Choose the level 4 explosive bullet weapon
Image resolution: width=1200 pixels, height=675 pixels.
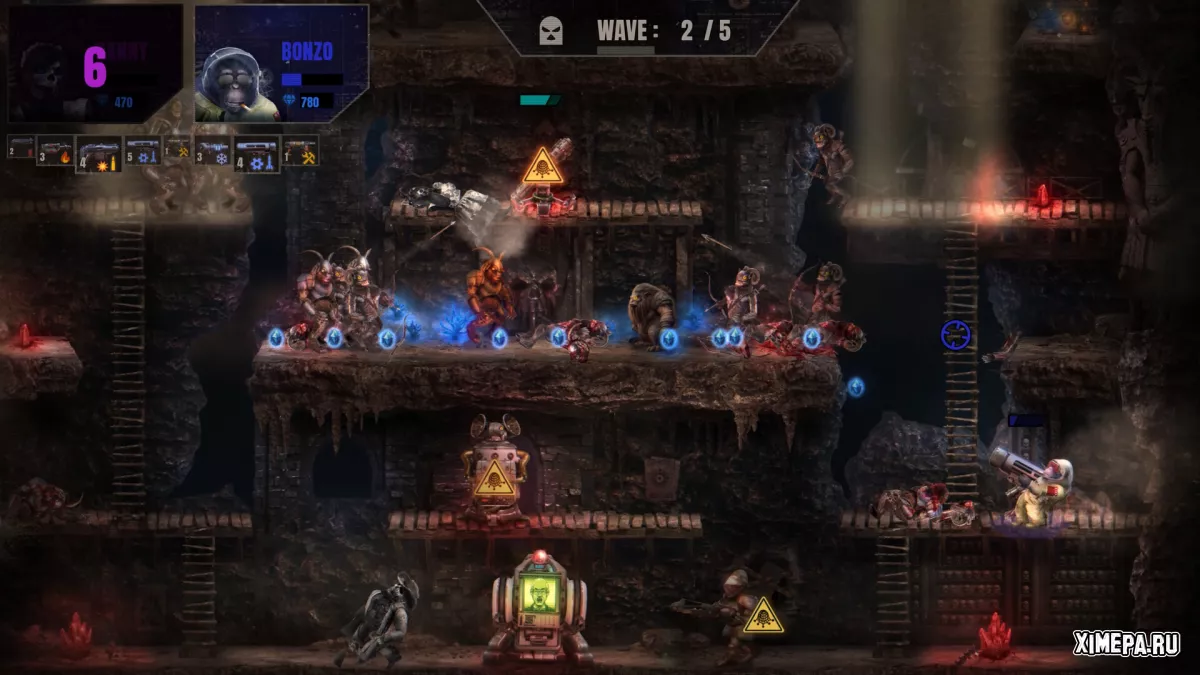(x=99, y=155)
